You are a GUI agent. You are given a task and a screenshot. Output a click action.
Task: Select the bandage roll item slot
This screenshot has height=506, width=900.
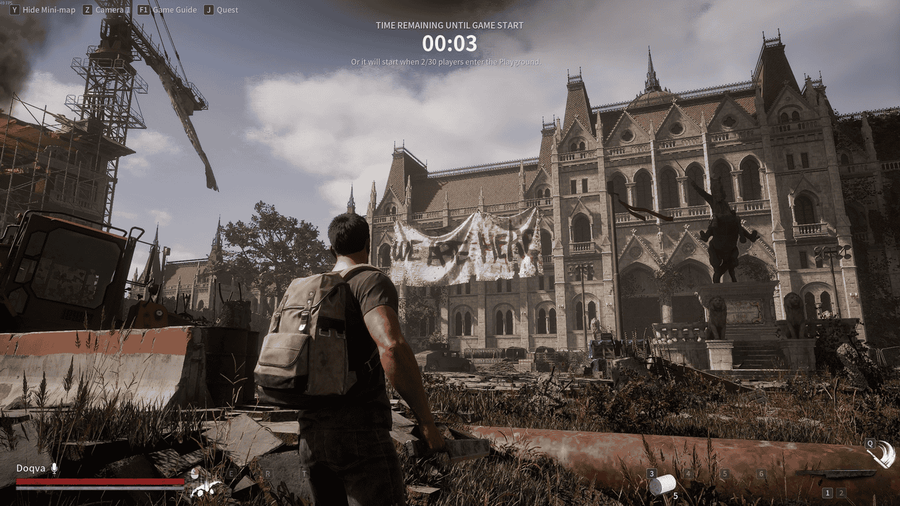tap(661, 485)
